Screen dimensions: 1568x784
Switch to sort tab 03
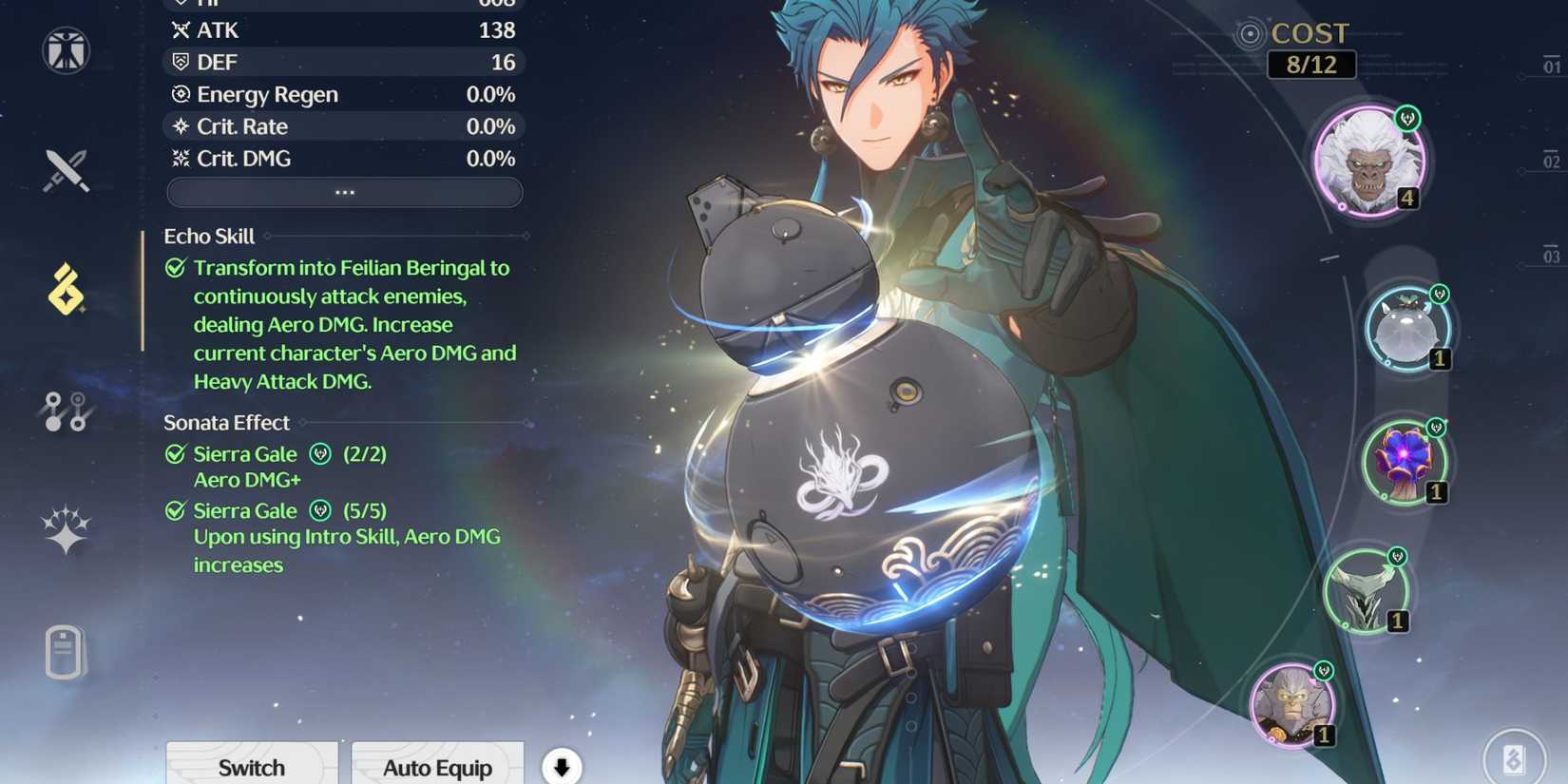(1553, 257)
